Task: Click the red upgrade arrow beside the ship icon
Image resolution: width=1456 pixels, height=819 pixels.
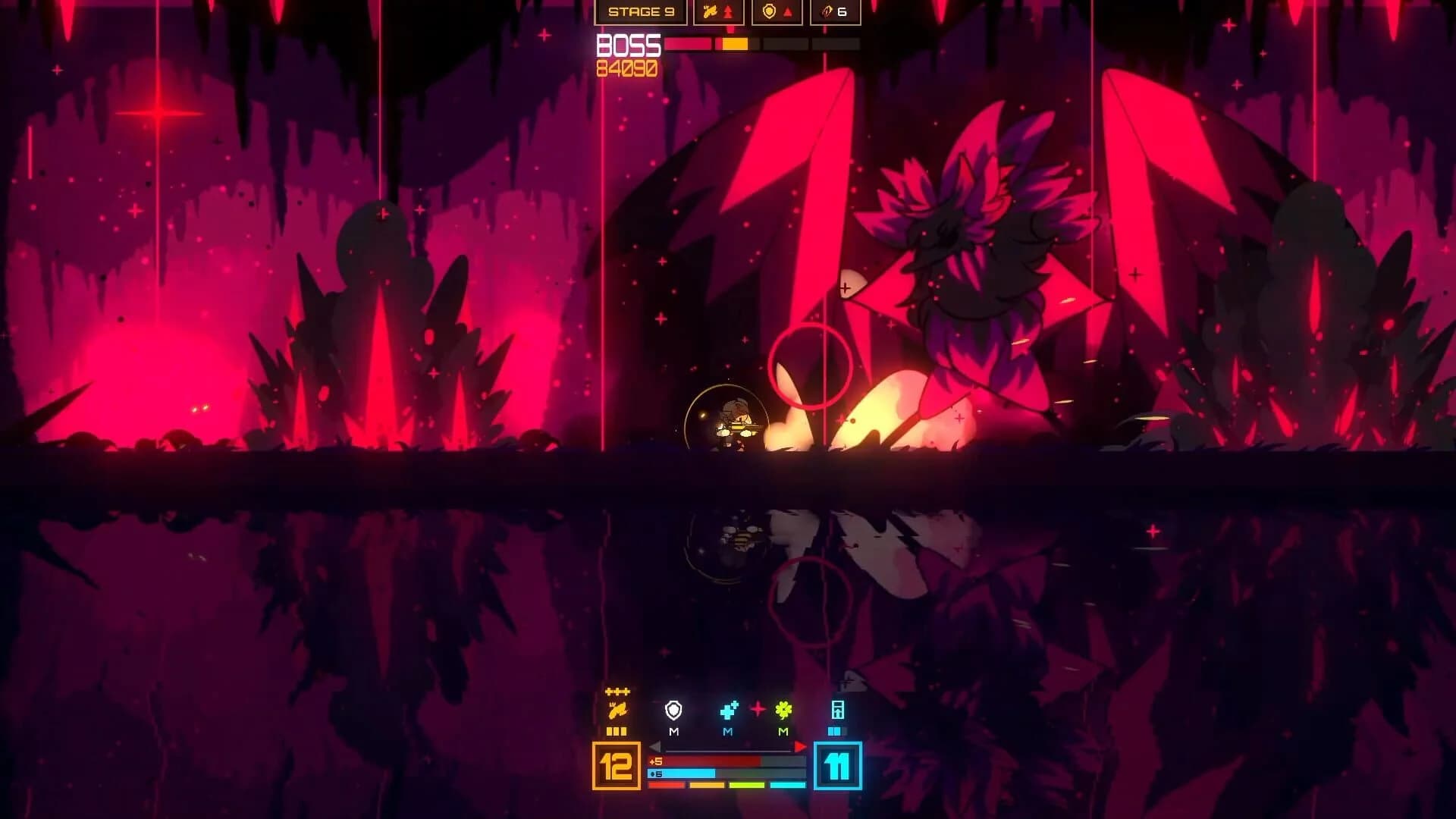Action: point(729,12)
